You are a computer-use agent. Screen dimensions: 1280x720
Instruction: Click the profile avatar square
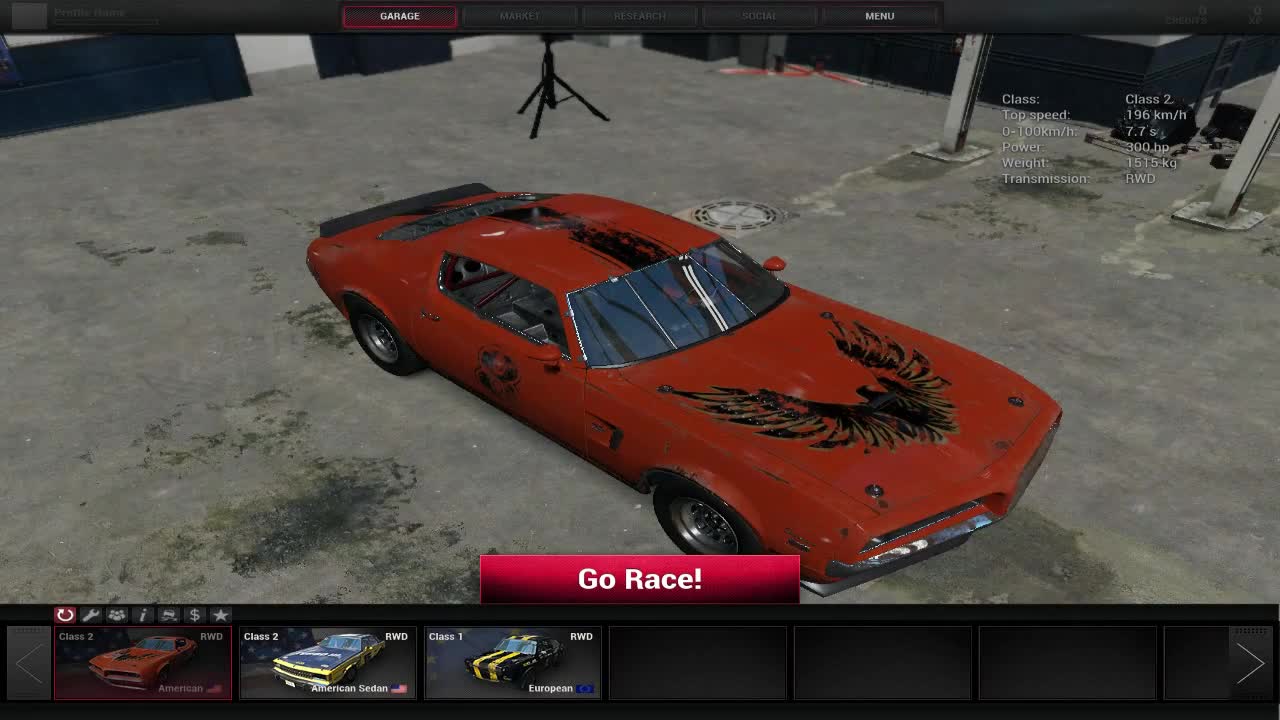point(29,15)
